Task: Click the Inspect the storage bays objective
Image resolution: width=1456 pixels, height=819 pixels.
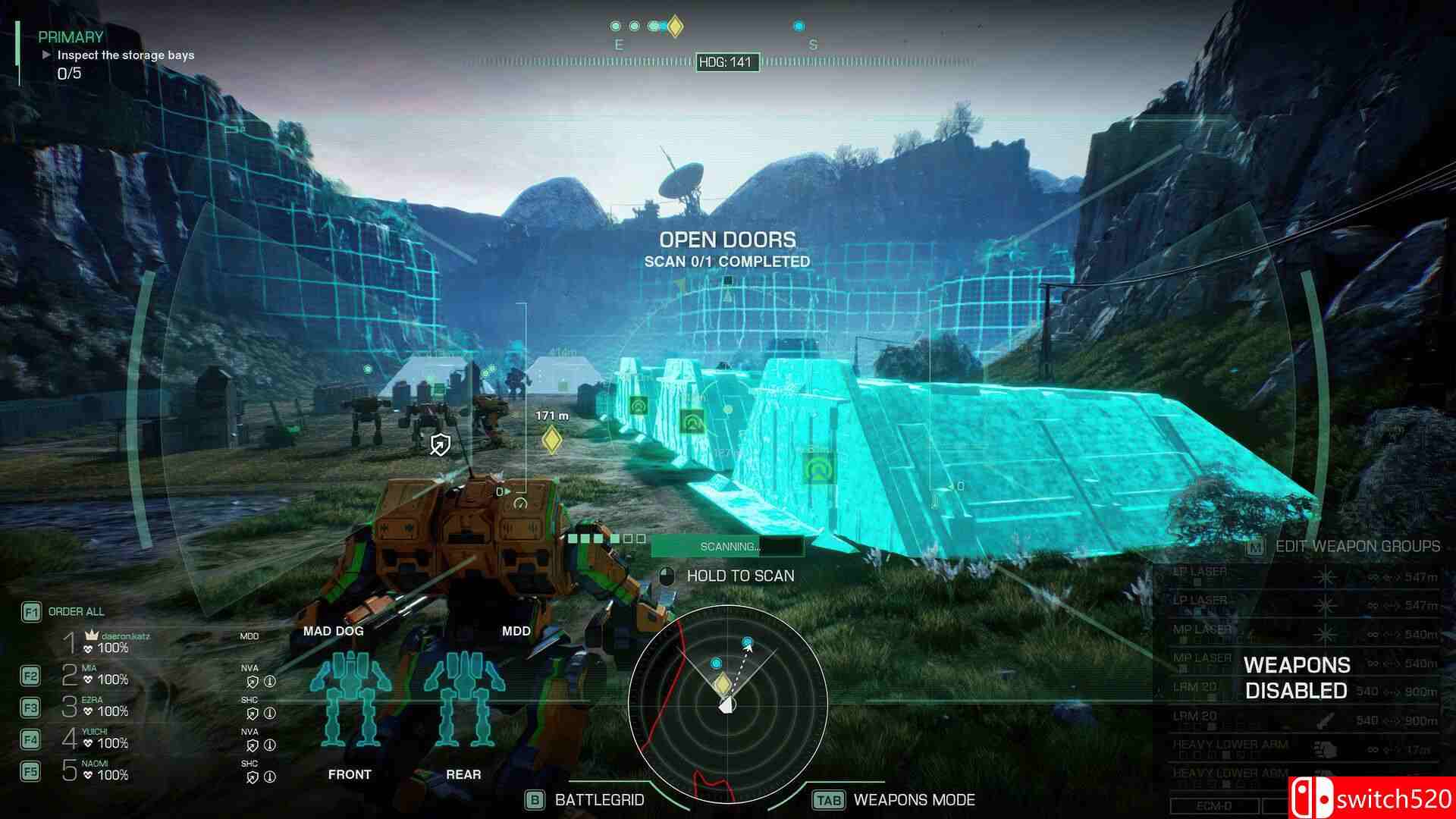Action: [125, 55]
